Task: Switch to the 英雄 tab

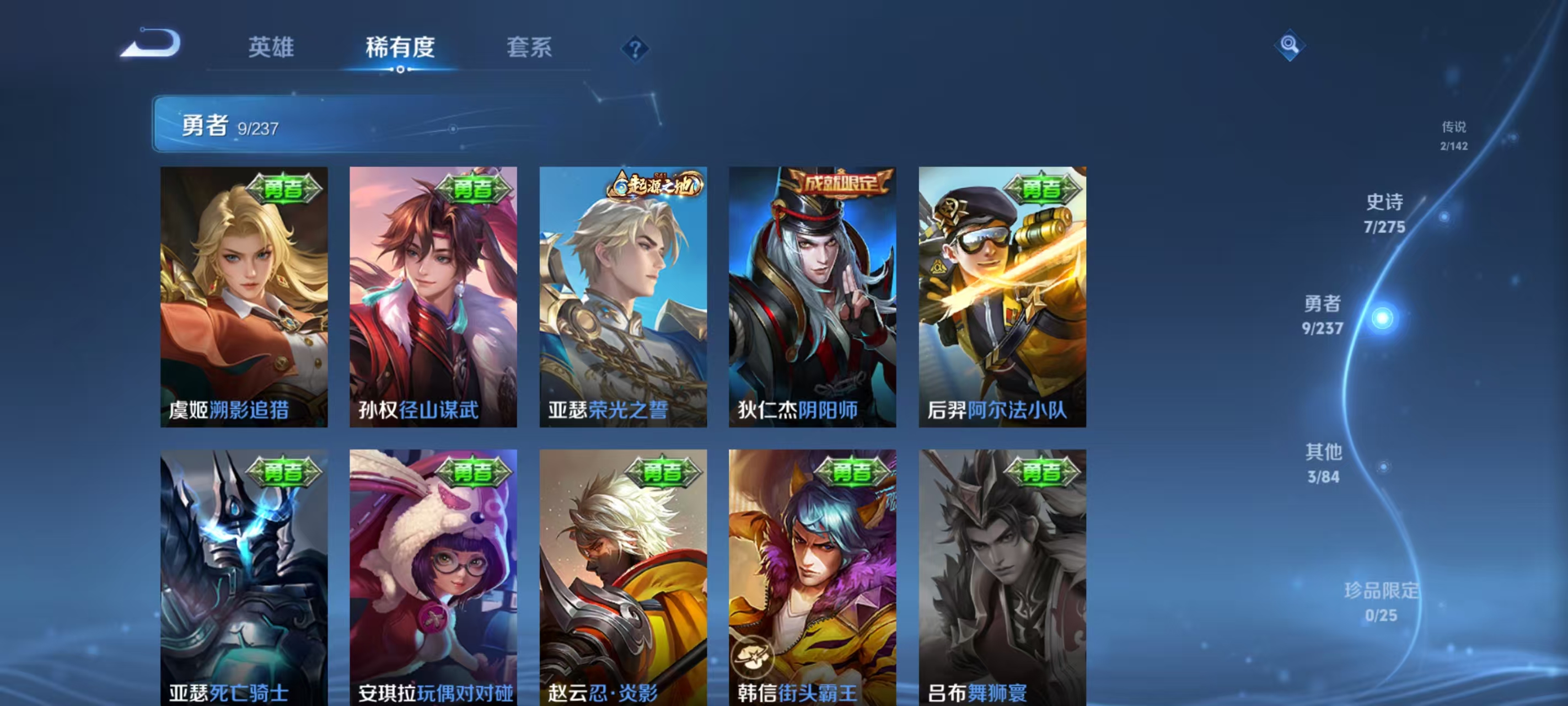Action: (x=272, y=47)
